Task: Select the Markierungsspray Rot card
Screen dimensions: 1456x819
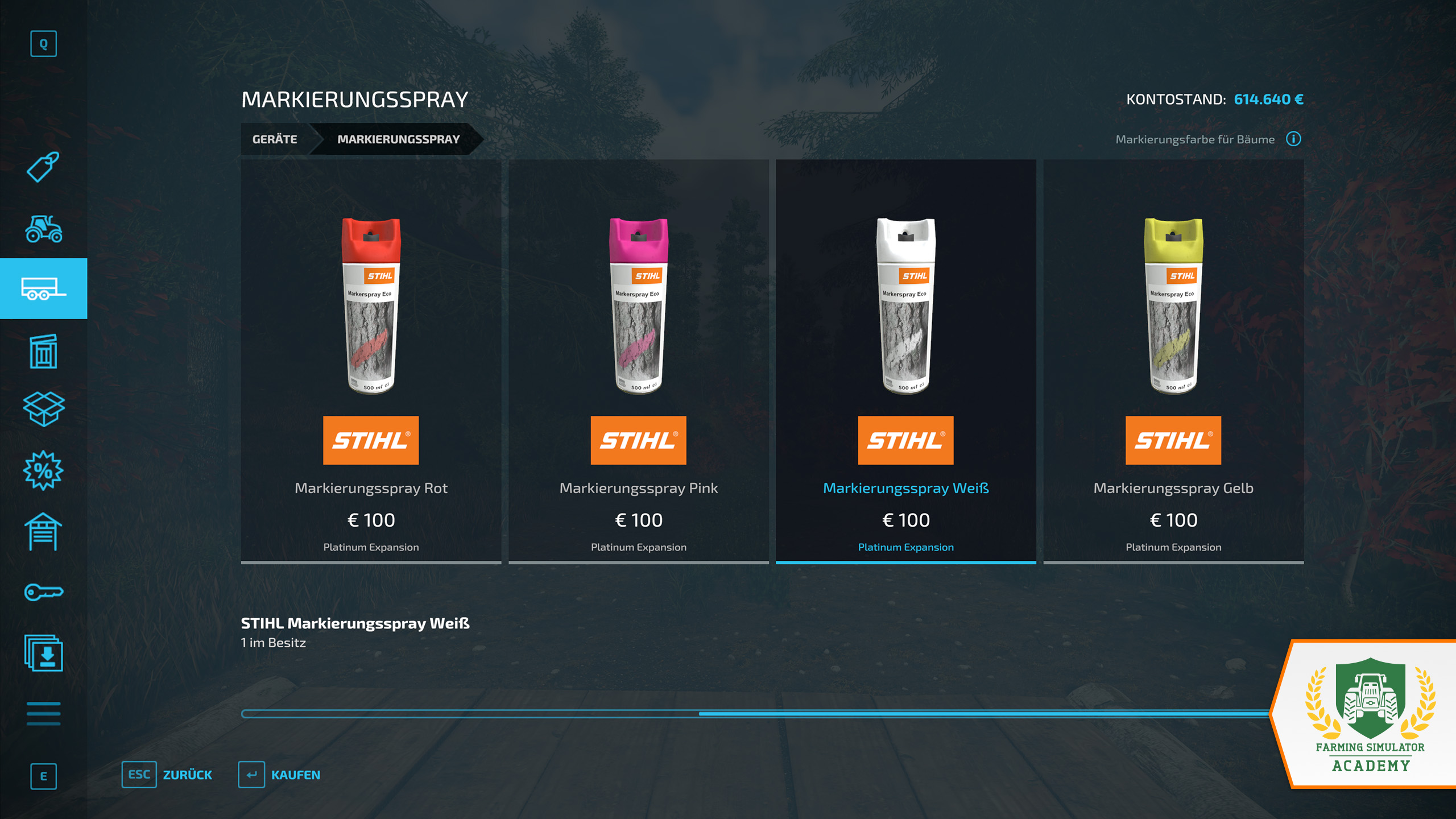Action: point(371,361)
